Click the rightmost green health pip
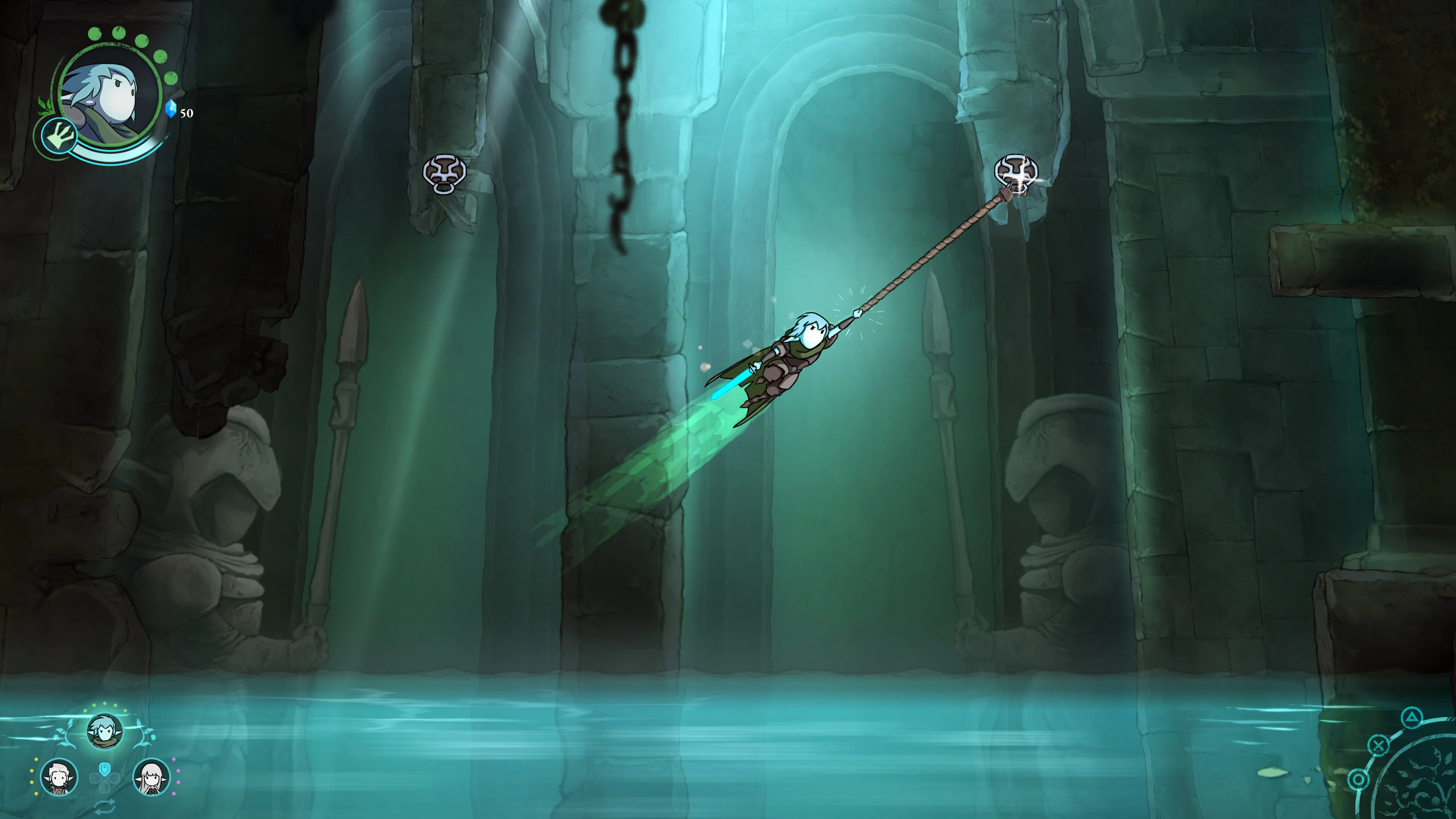 171,78
